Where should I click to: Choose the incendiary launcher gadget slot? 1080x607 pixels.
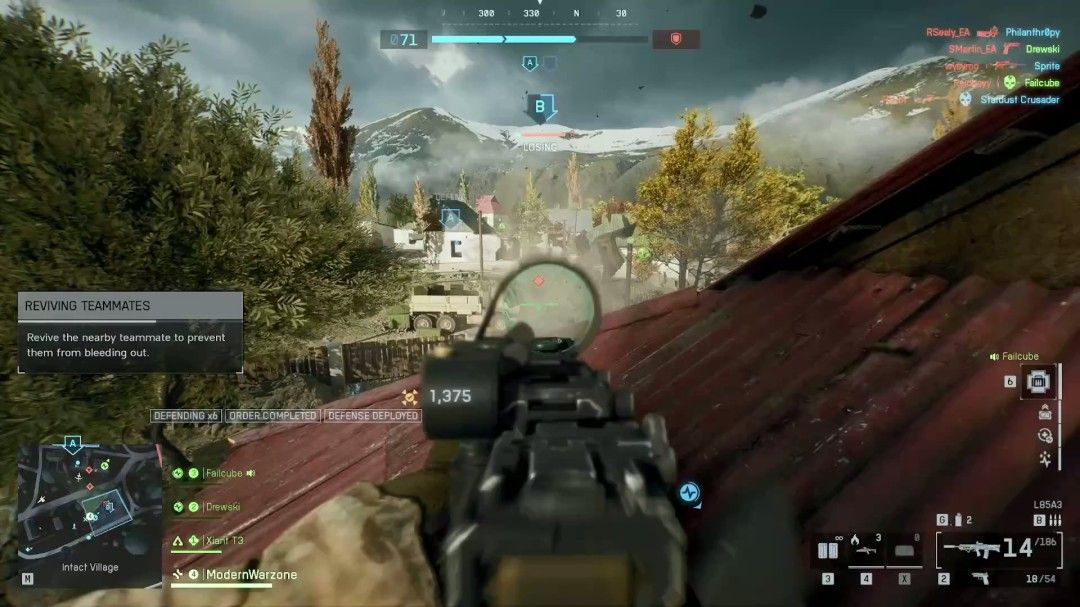pyautogui.click(x=865, y=551)
